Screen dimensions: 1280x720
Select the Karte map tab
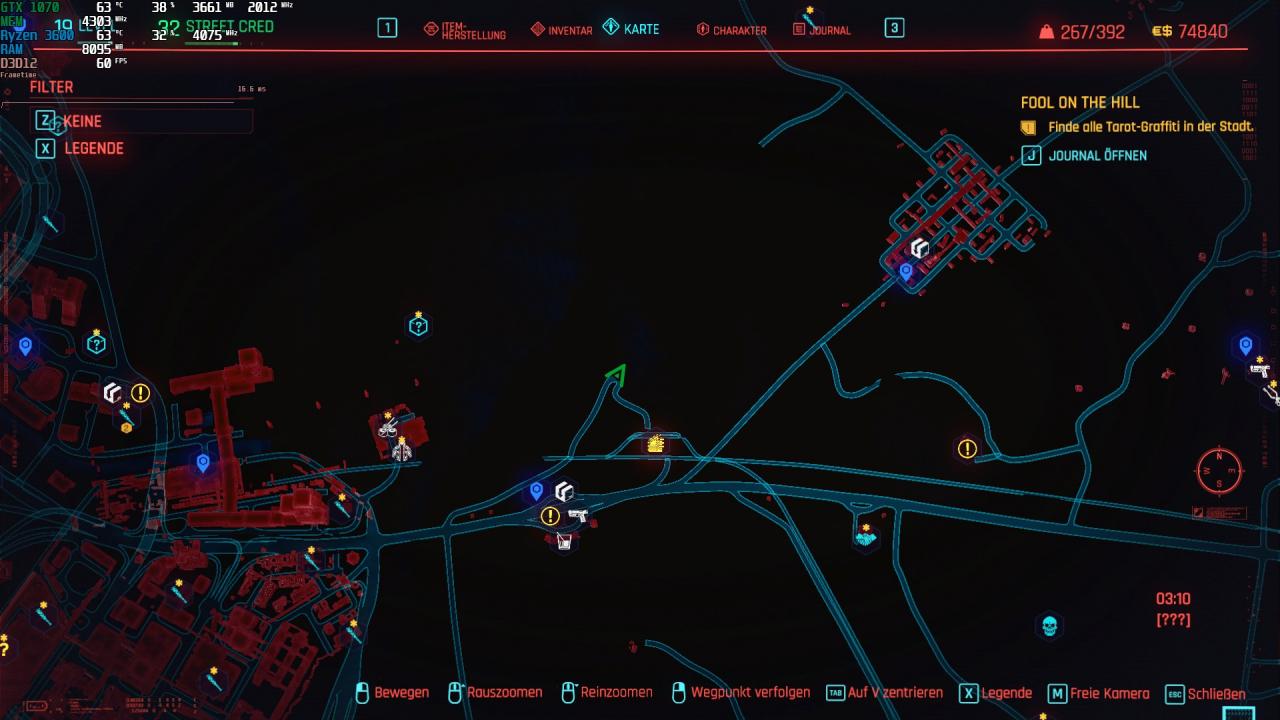(631, 29)
